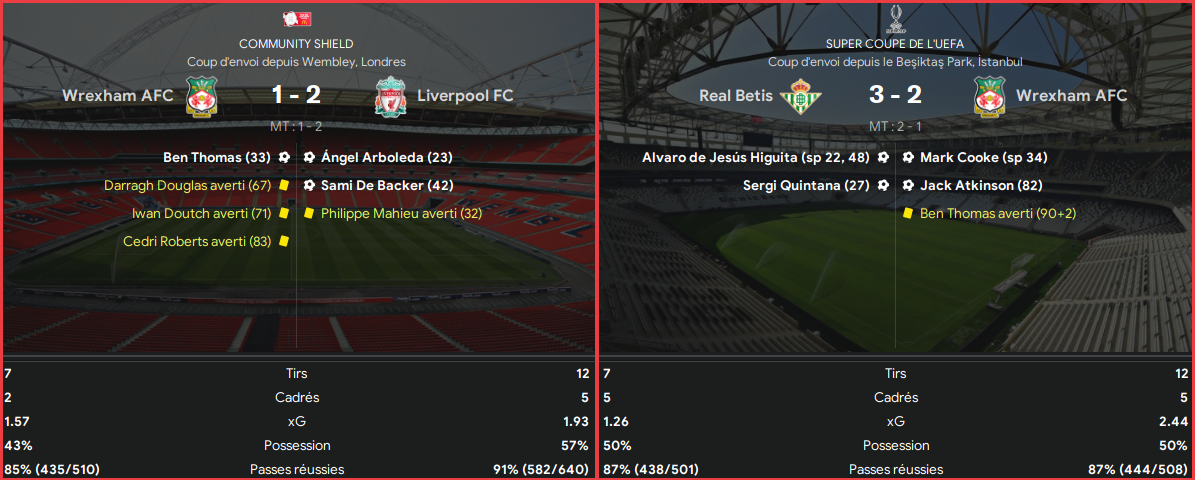Open Liverpool FC club name link
The image size is (1195, 480).
point(465,96)
